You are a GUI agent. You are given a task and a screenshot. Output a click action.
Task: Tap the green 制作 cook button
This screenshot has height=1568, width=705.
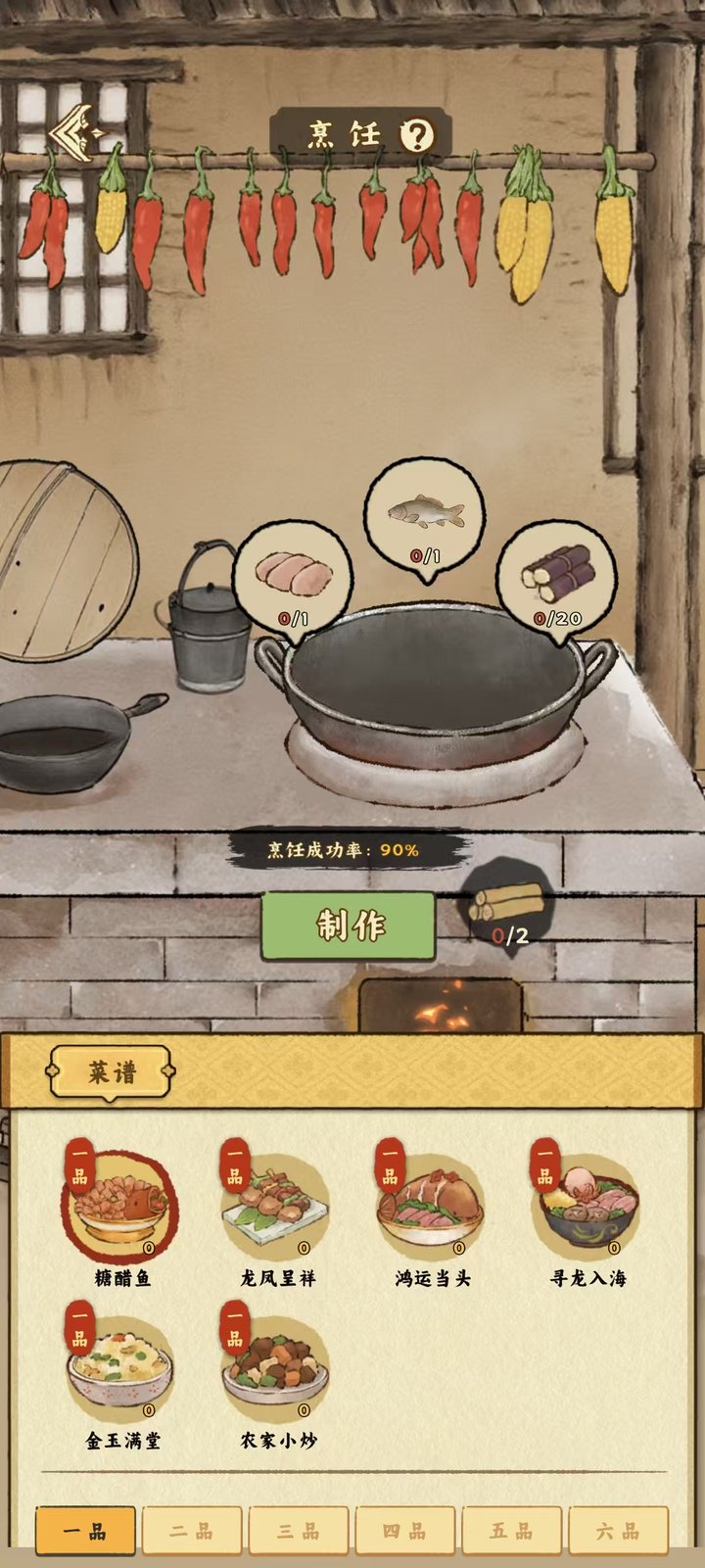(349, 926)
